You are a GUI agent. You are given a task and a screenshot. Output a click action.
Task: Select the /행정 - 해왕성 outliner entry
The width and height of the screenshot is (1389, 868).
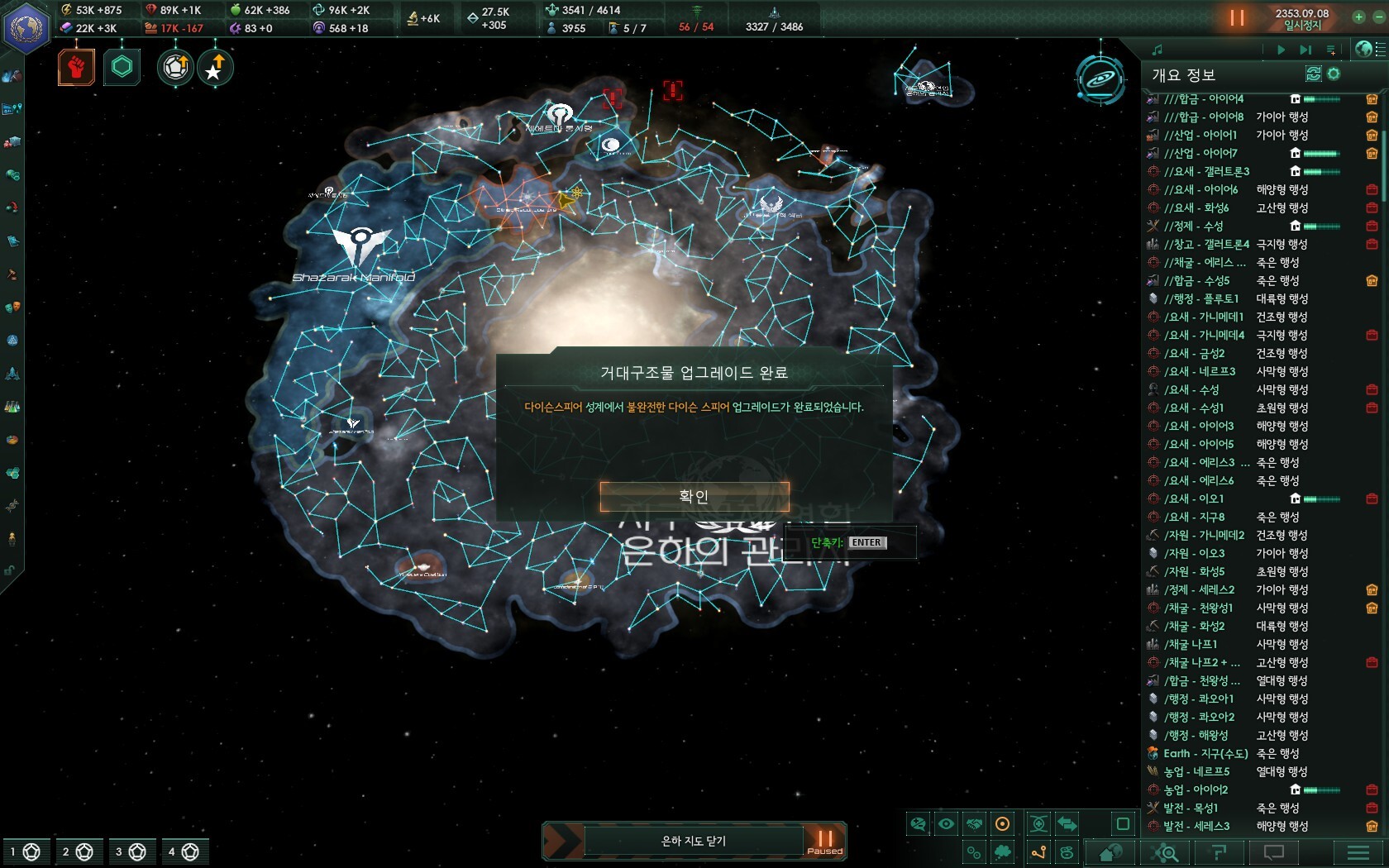1196,735
